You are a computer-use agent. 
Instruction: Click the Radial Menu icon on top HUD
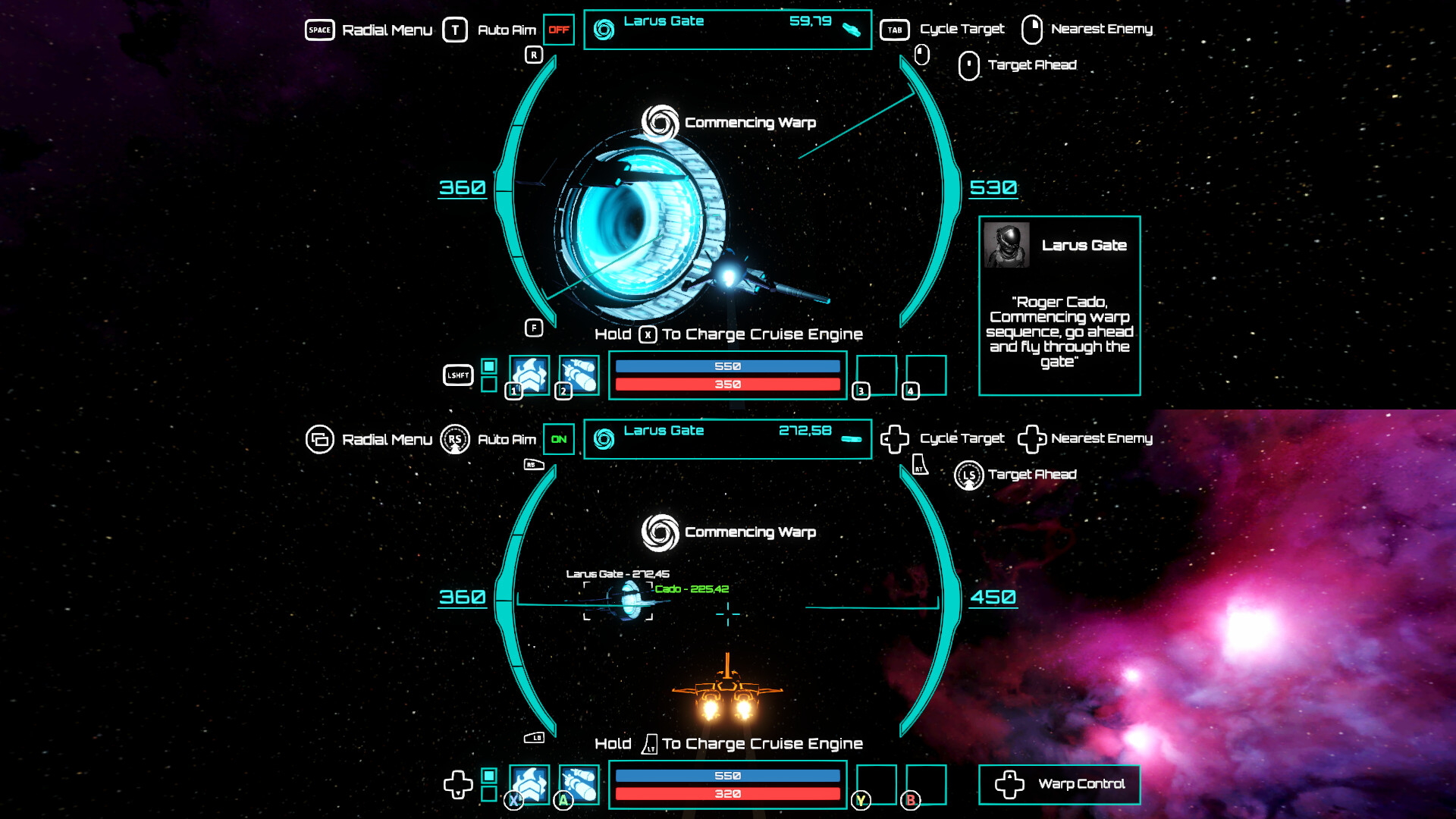[320, 30]
